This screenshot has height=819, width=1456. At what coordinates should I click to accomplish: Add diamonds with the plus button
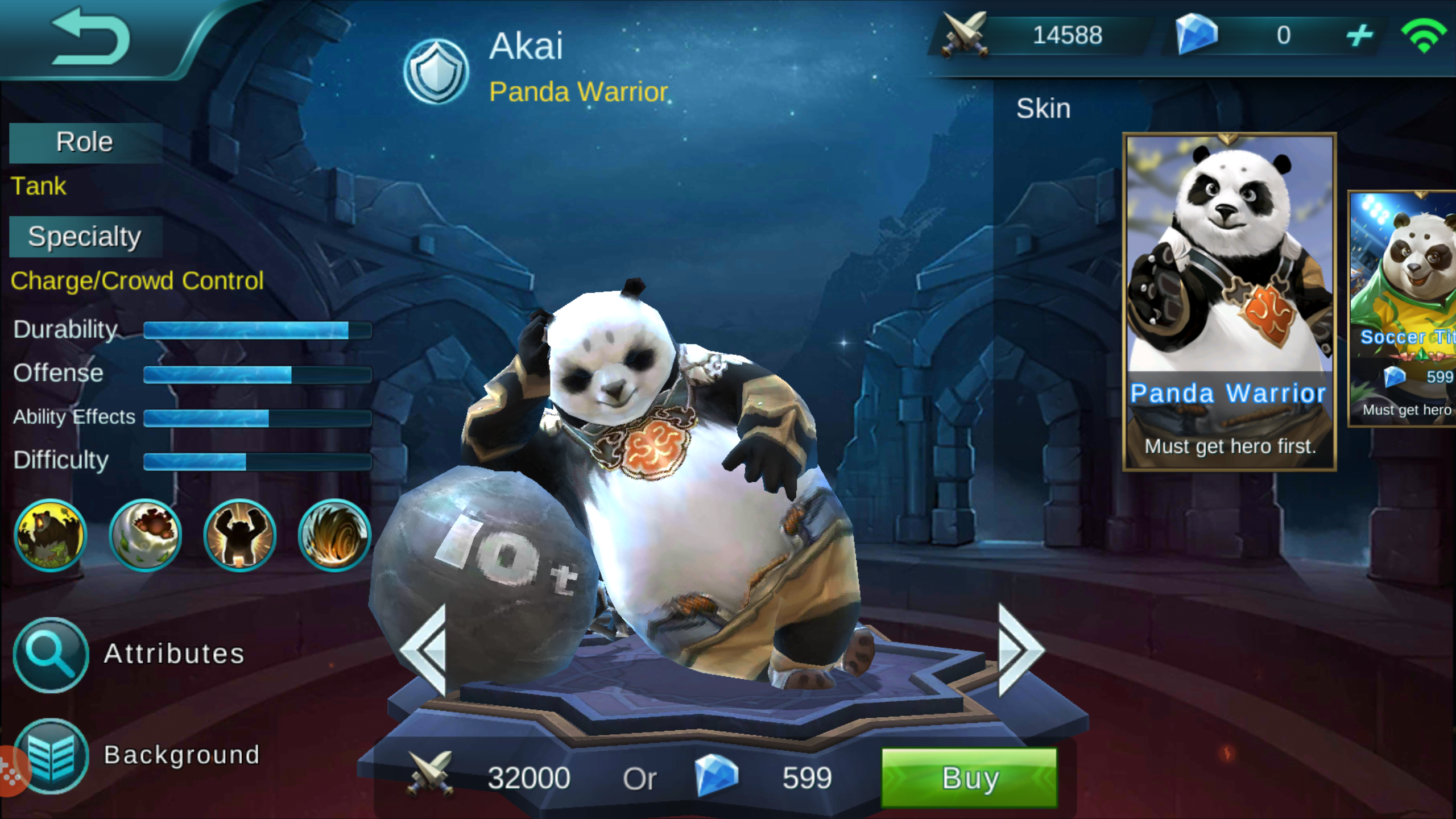1359,35
